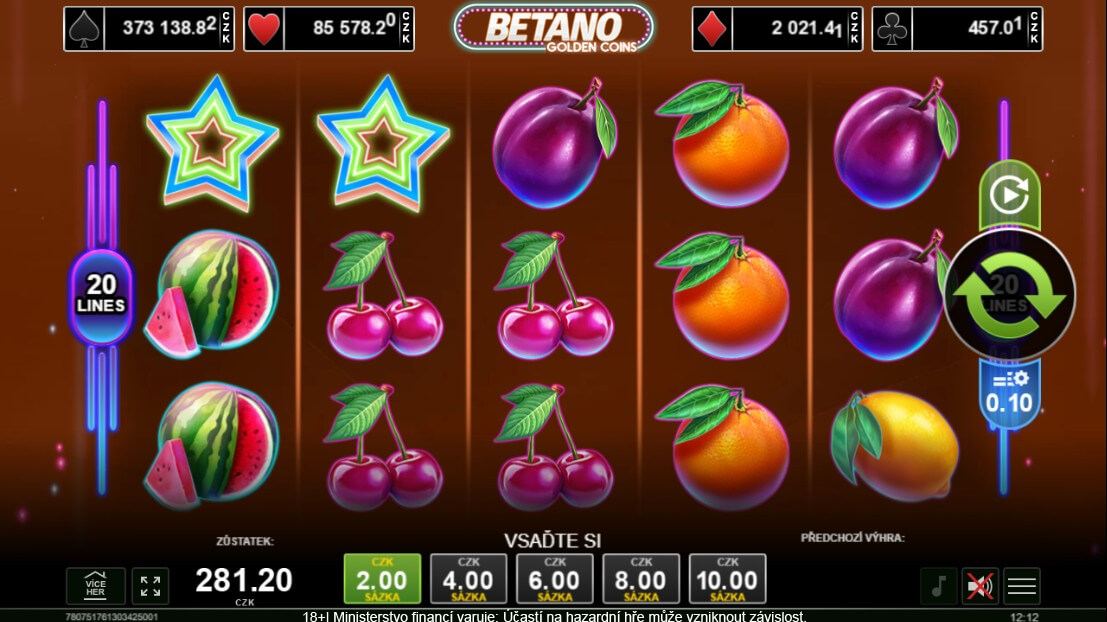Open the Více Her games menu

coord(96,586)
